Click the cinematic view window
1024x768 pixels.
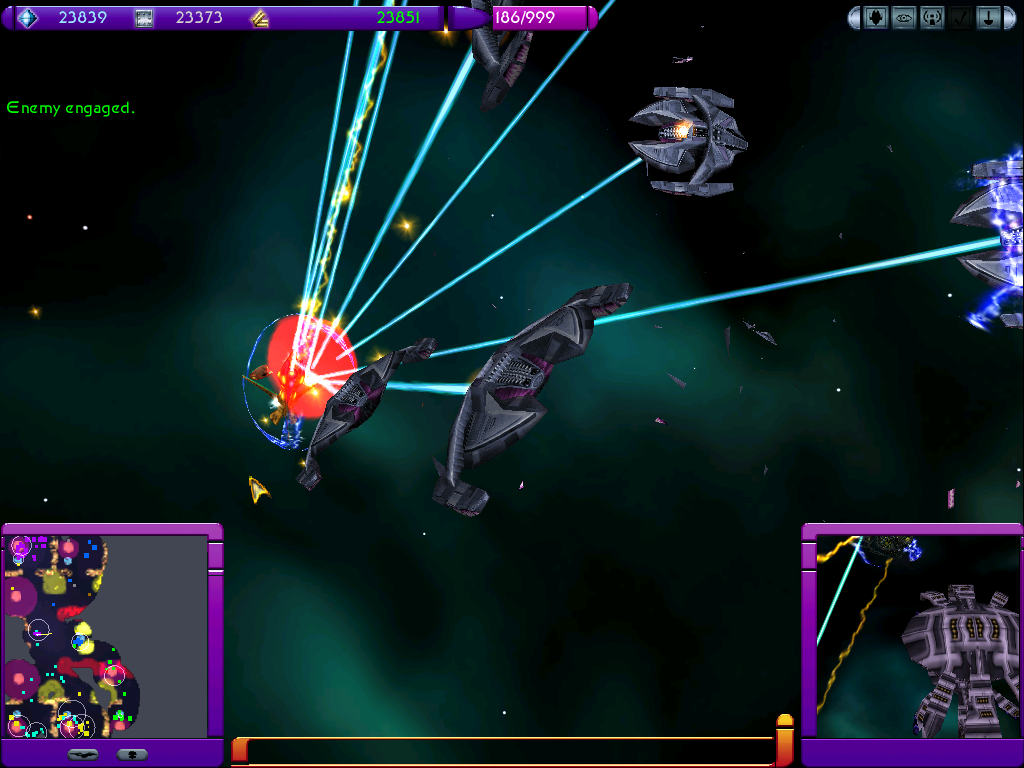coord(912,637)
